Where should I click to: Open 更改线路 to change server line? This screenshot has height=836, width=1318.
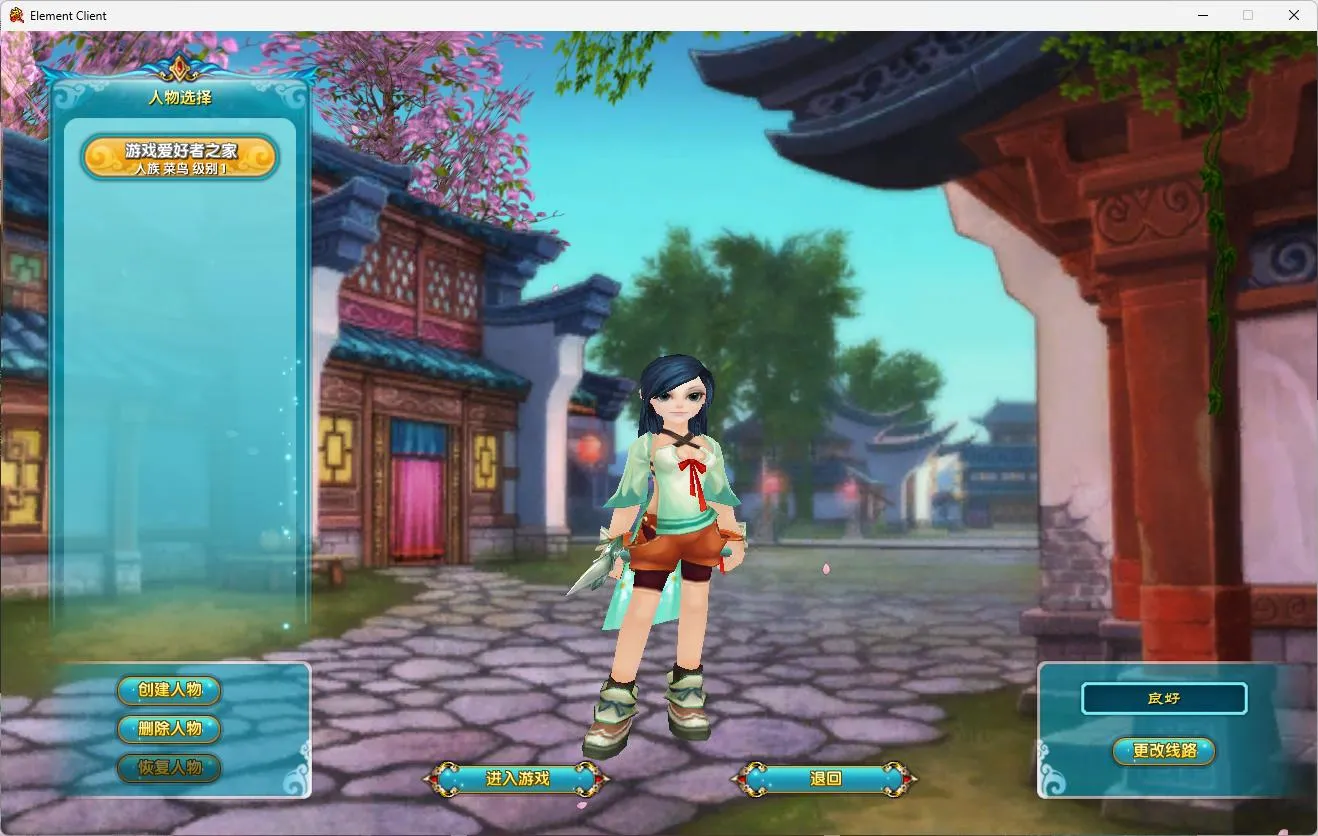(1164, 750)
